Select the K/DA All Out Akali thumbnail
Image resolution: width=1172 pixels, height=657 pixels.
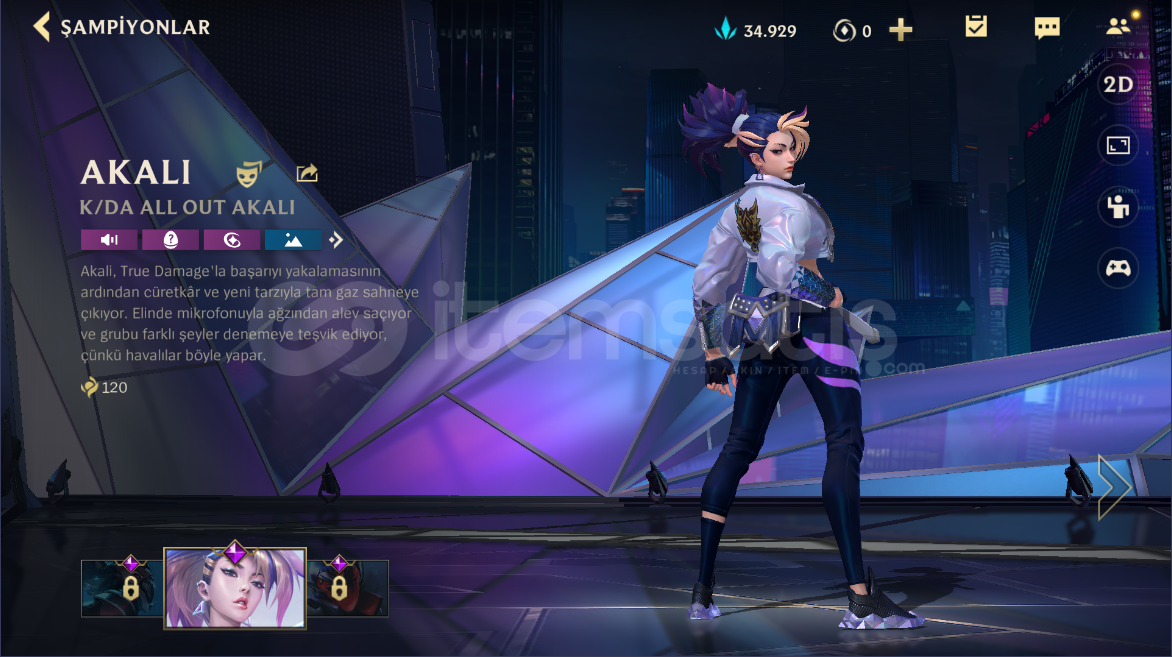235,588
